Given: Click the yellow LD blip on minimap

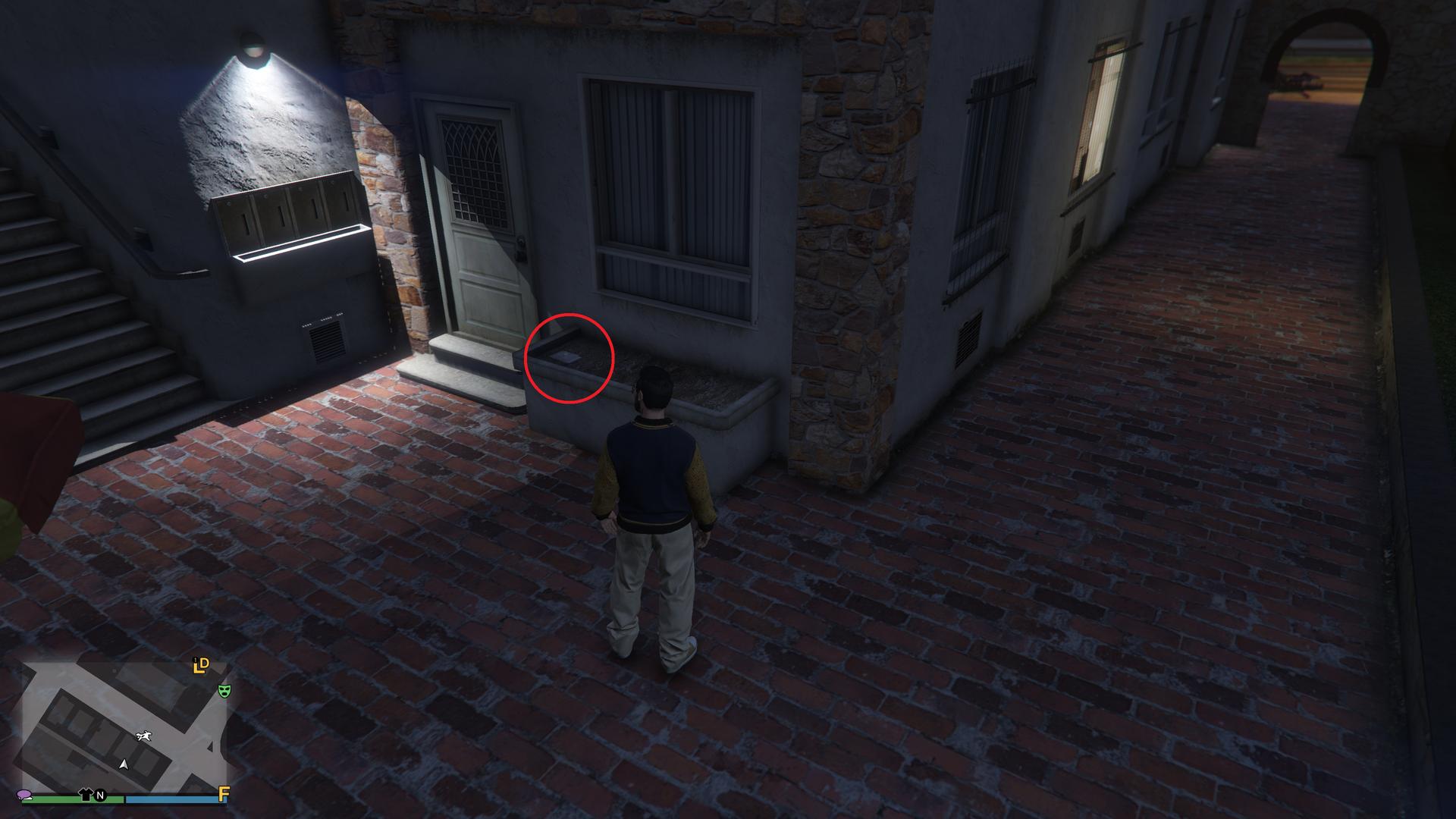Looking at the screenshot, I should coord(201,667).
